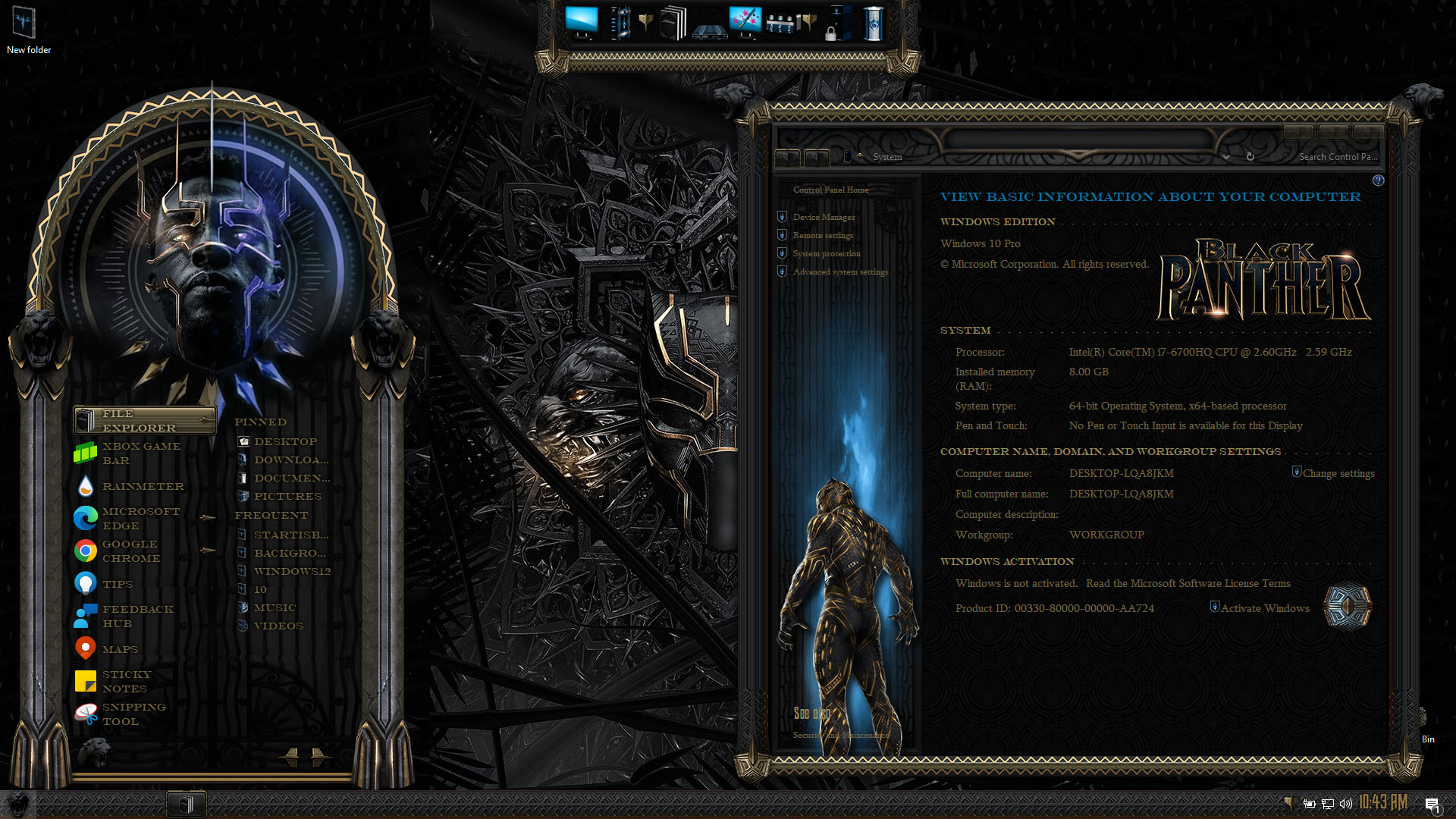Open the Feedback Hub entry
The image size is (1456, 819).
click(x=137, y=617)
